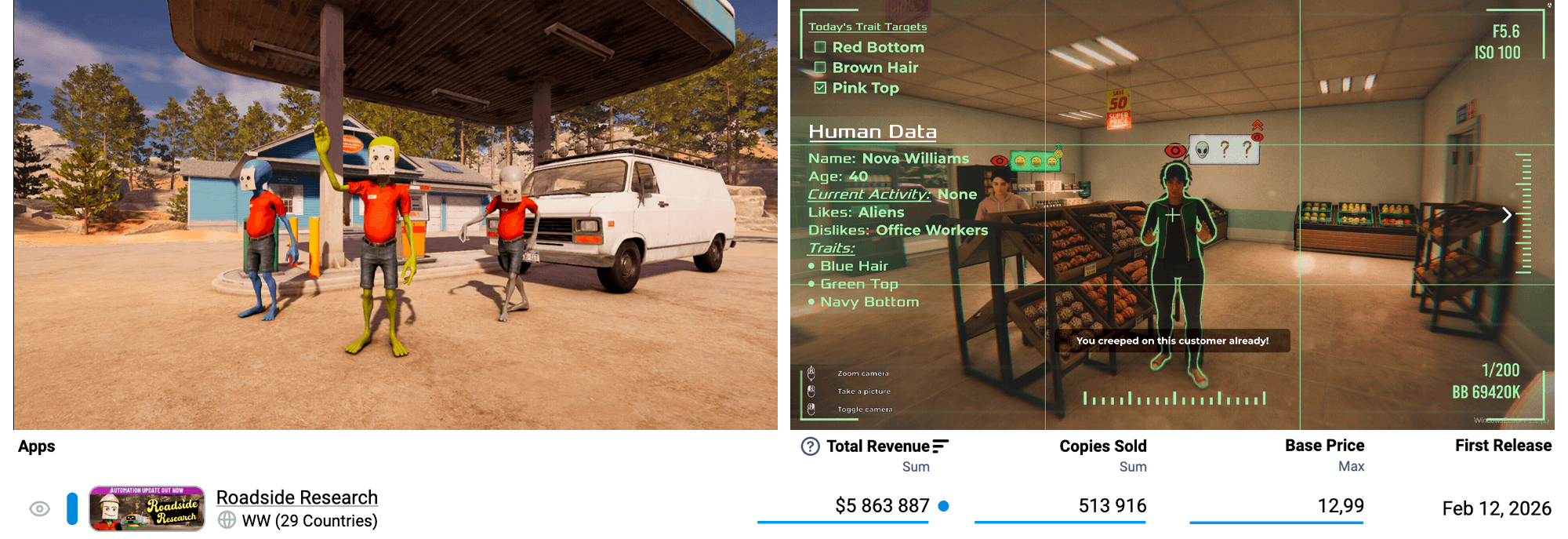Show the next screenshot with the right arrow
Image resolution: width=1568 pixels, height=539 pixels.
1506,215
